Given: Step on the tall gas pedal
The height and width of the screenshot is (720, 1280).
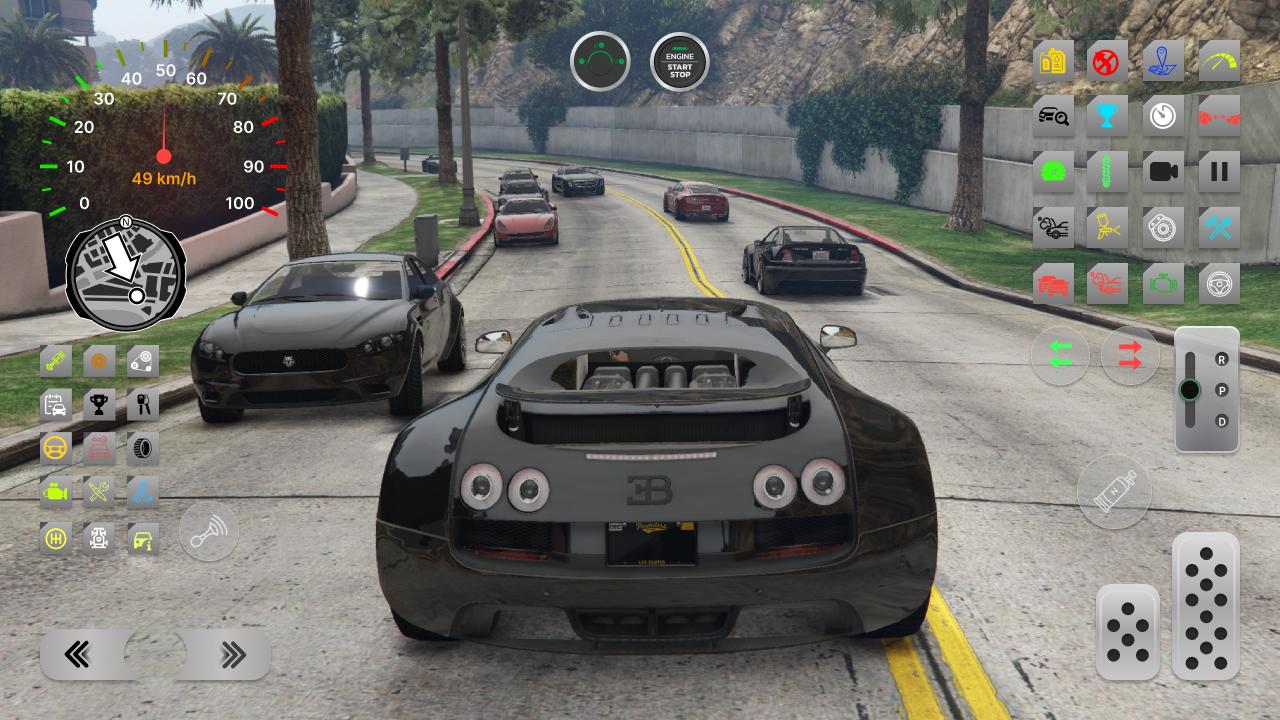Looking at the screenshot, I should 1205,606.
